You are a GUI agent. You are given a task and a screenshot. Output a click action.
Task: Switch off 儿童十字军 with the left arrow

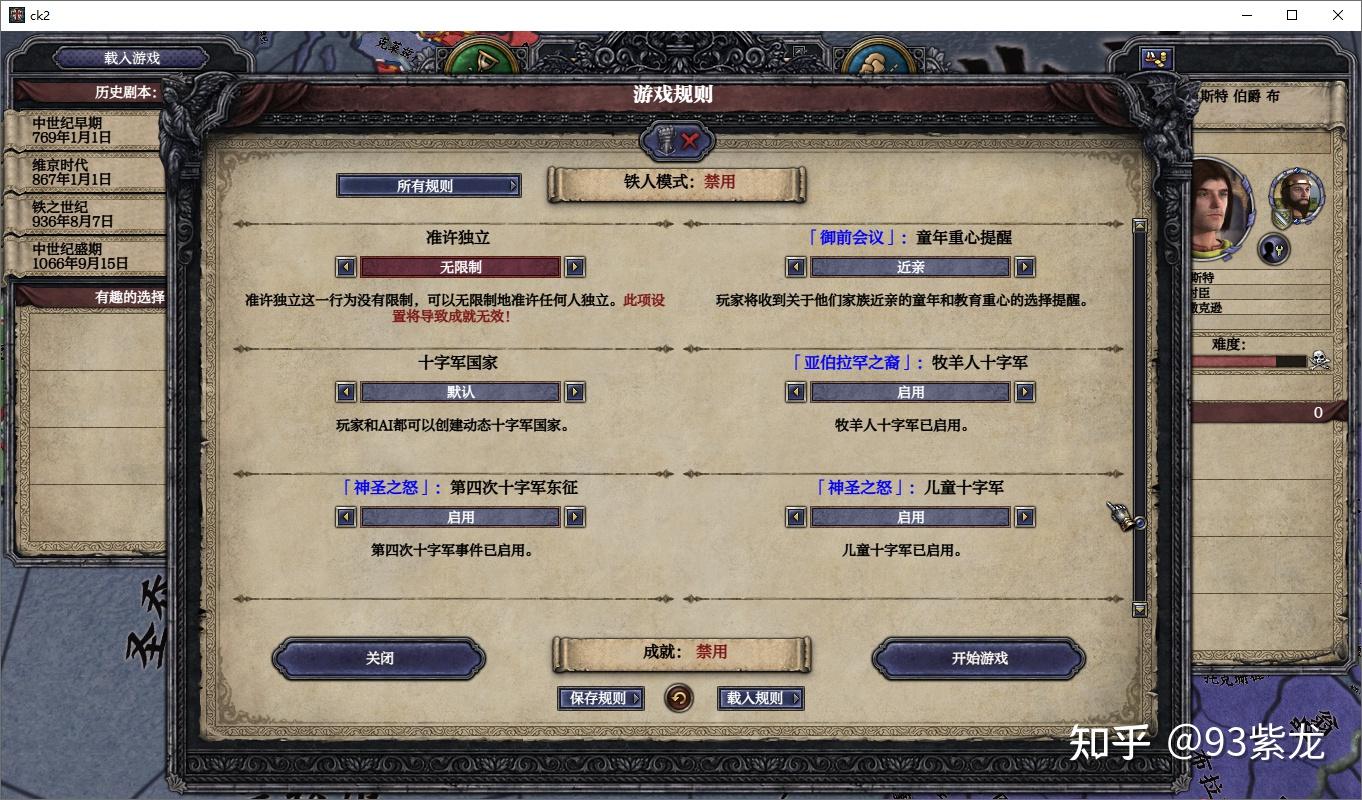click(x=795, y=517)
